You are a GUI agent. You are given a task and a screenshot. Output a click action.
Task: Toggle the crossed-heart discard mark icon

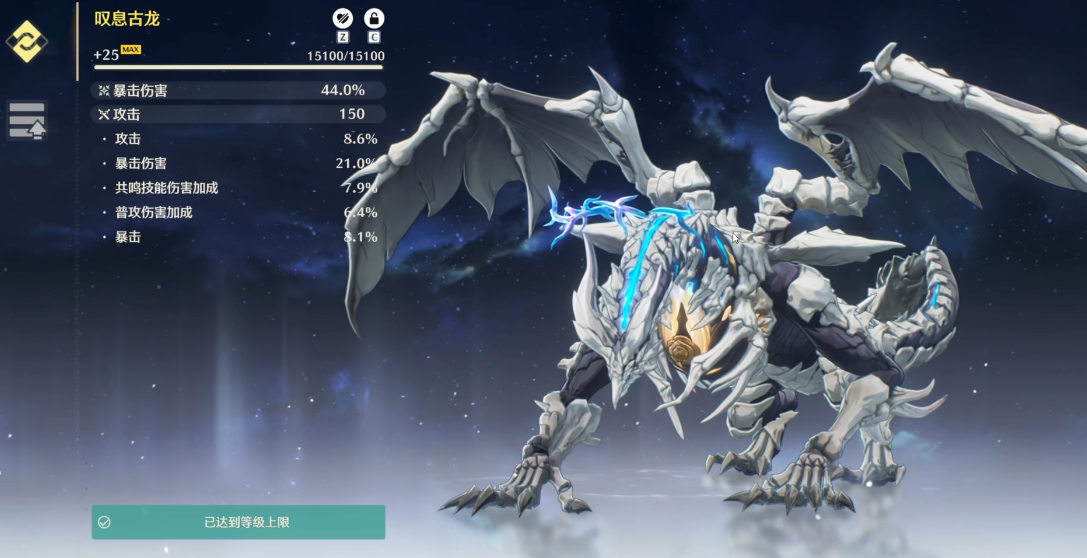tap(343, 18)
